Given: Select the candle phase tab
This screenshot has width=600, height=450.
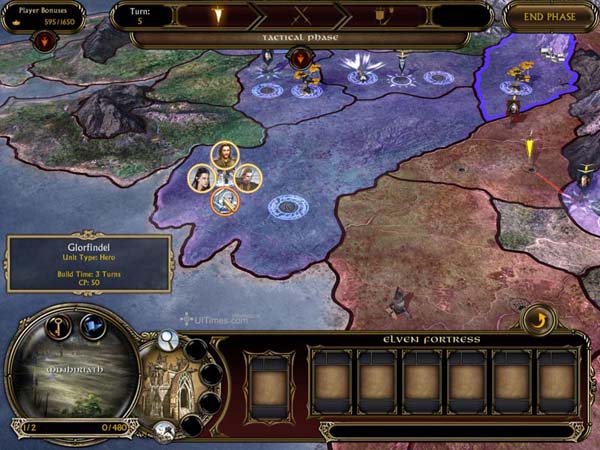Looking at the screenshot, I should click(x=214, y=16).
